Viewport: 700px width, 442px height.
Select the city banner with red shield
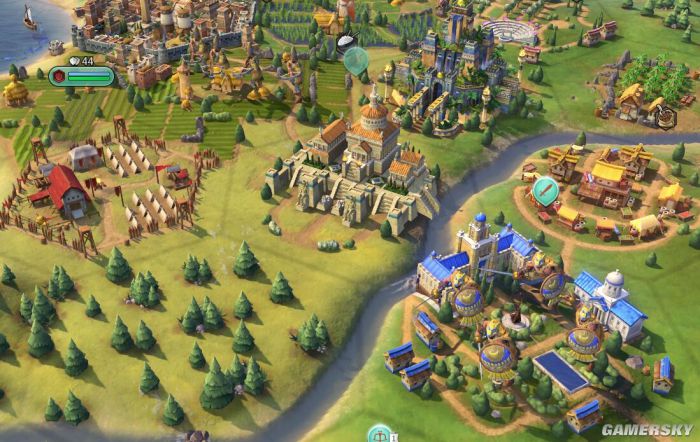coord(81,76)
